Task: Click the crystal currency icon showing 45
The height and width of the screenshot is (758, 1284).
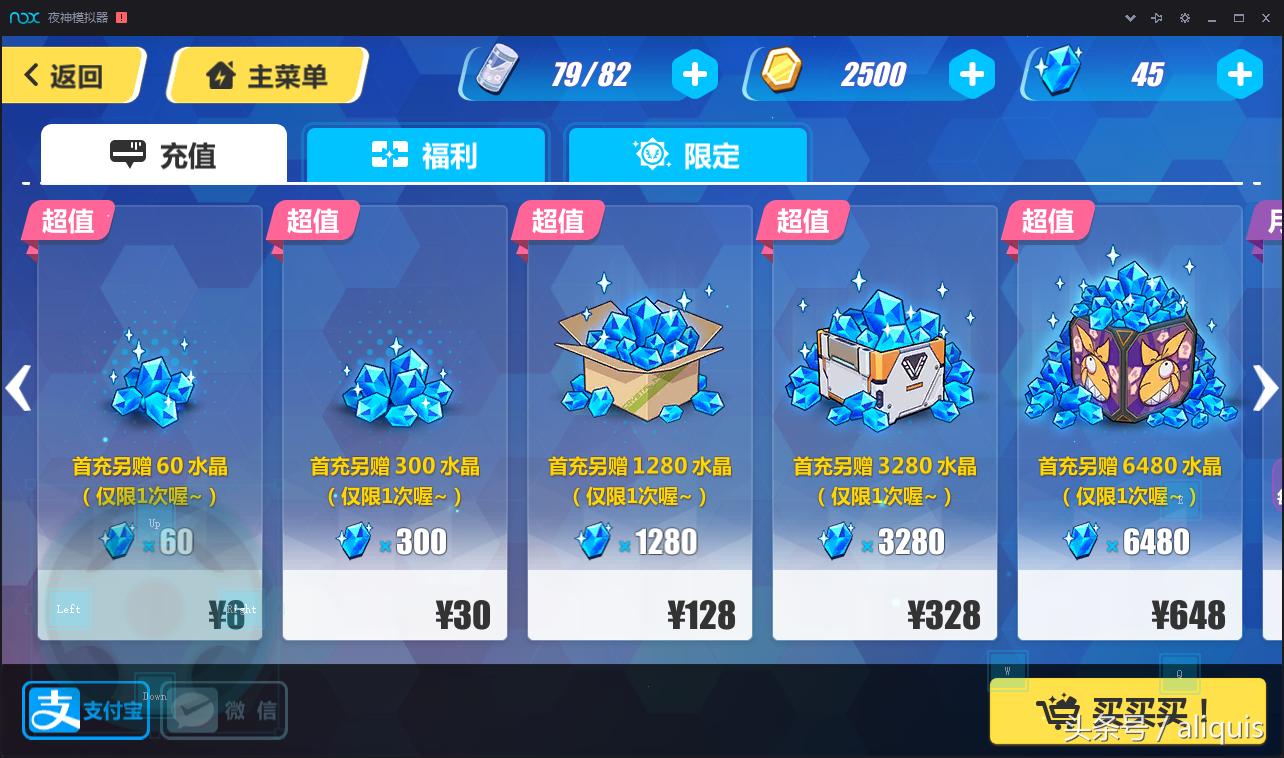Action: 1057,72
